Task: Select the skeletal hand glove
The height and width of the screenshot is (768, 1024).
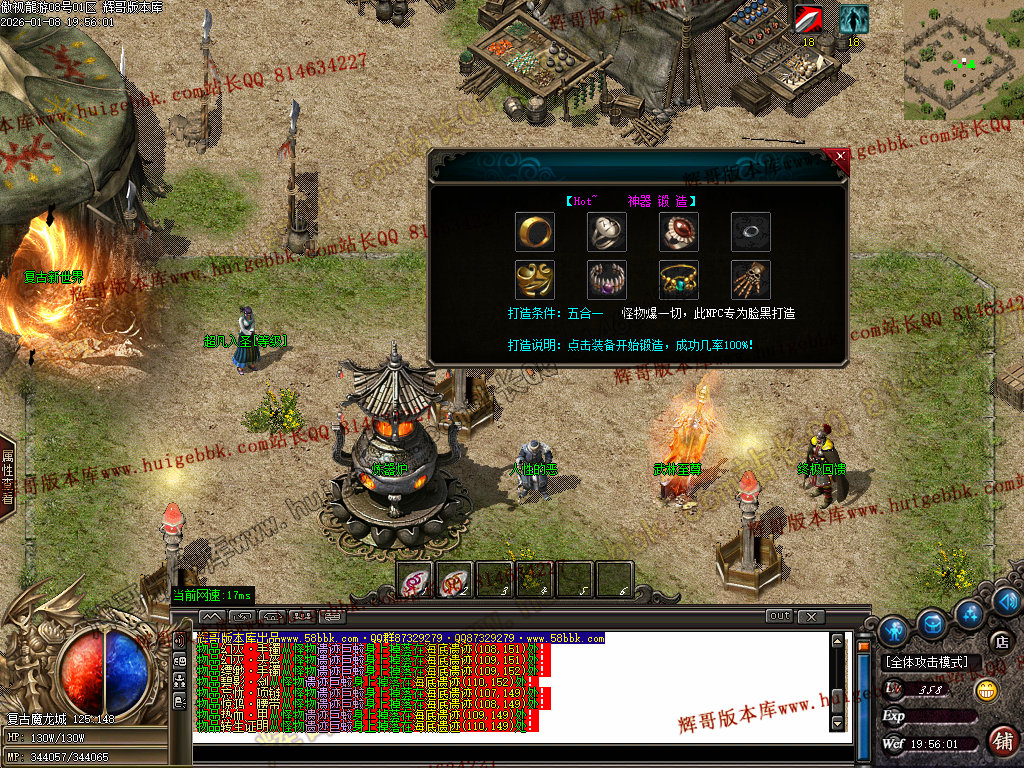Action: pyautogui.click(x=750, y=279)
